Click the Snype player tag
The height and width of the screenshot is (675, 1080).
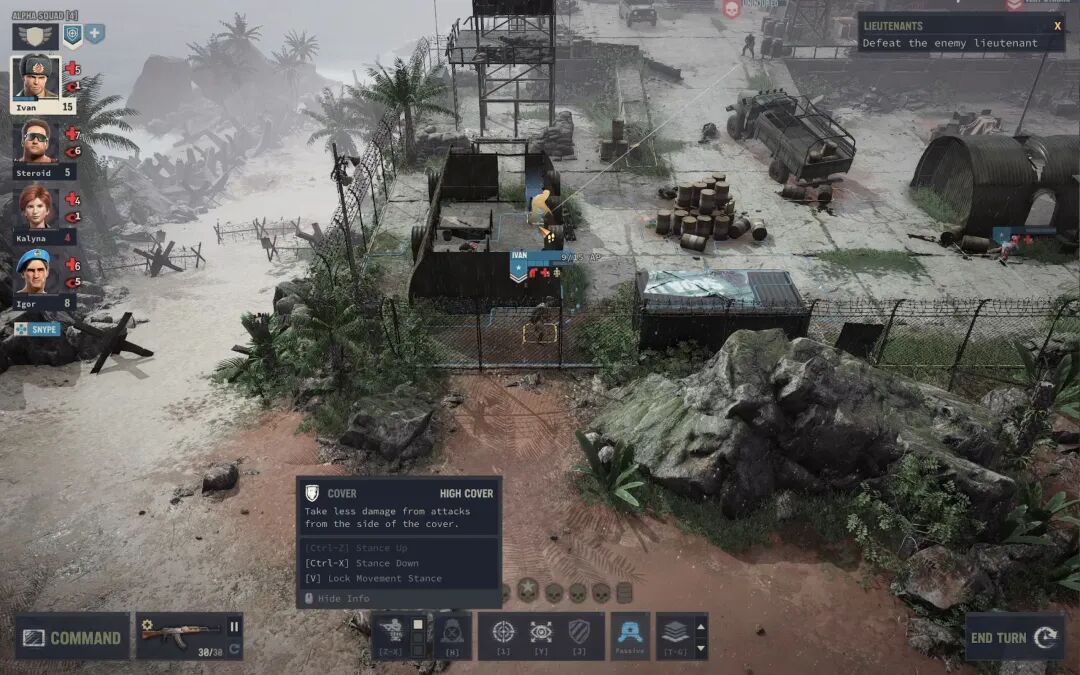(x=37, y=329)
